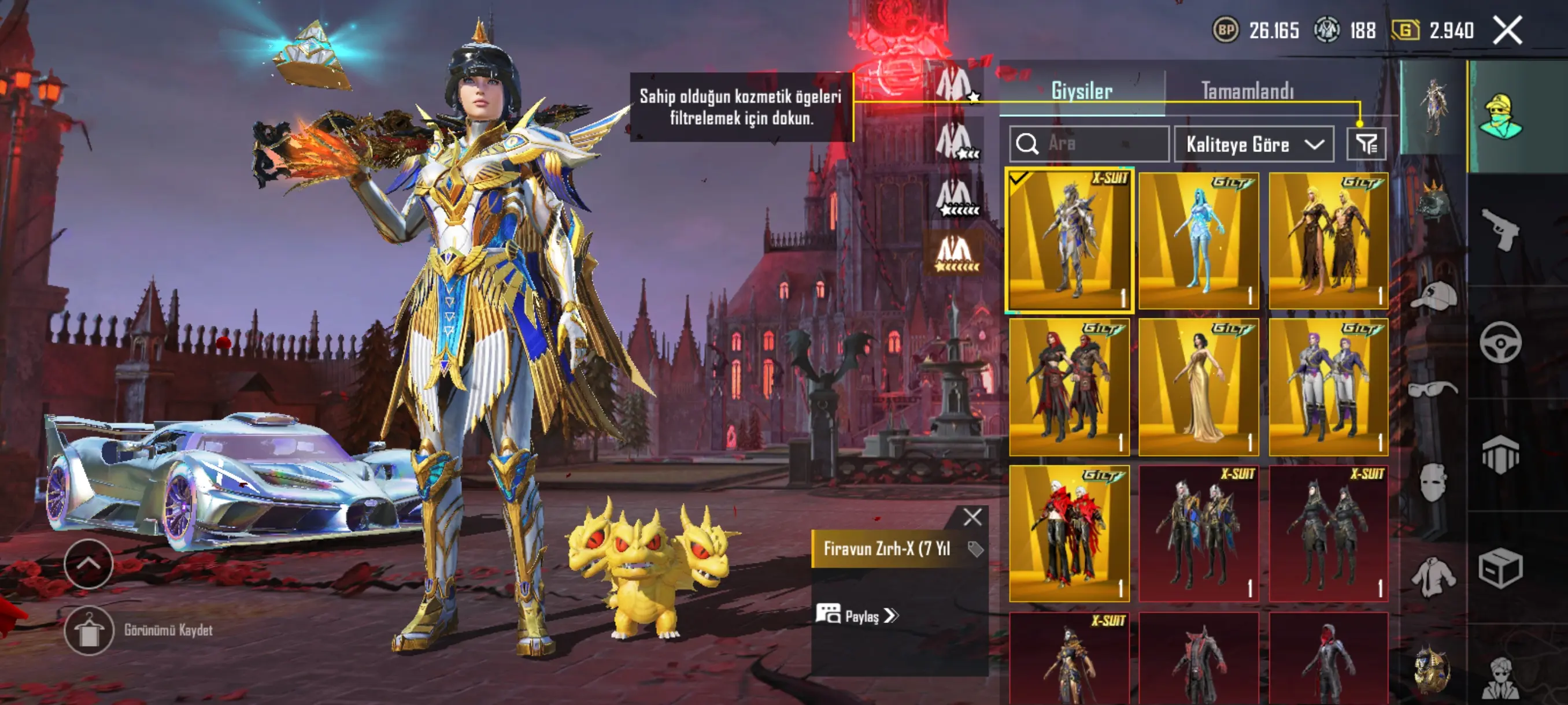
Task: Select the Giysiler tab
Action: (x=1082, y=91)
